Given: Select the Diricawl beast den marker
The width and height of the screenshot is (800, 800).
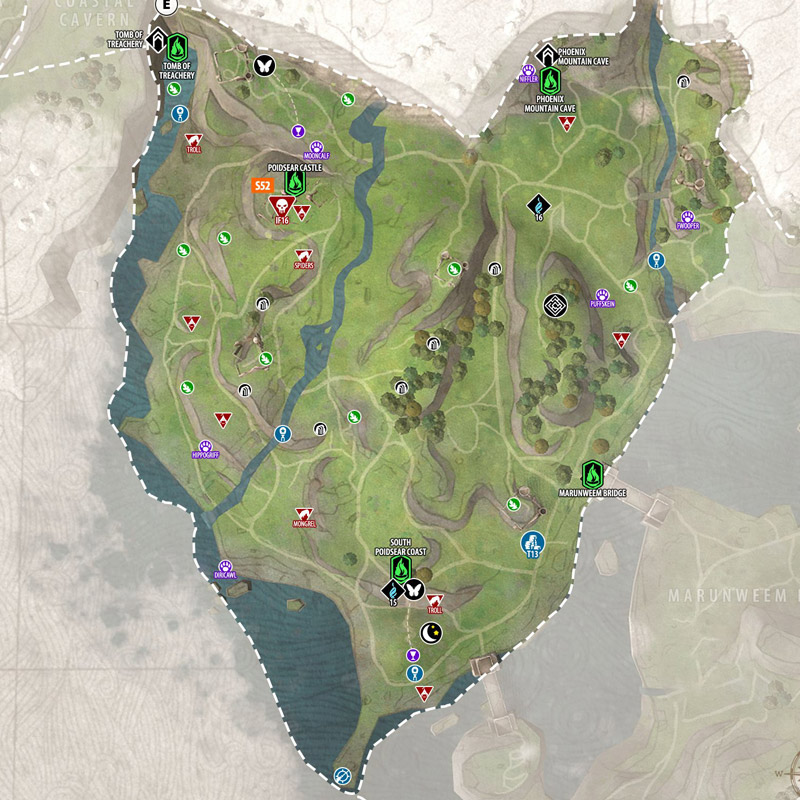Looking at the screenshot, I should pos(225,566).
